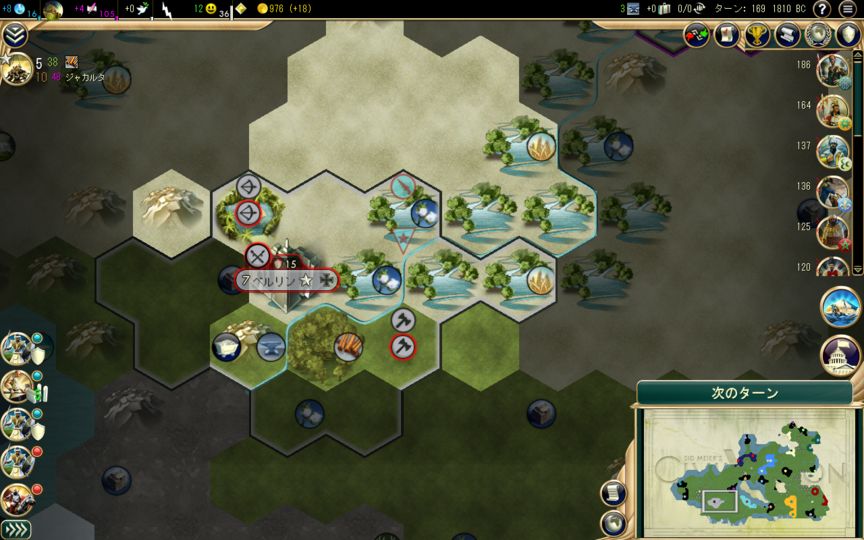The height and width of the screenshot is (540, 864).
Task: Click the 次のターン (Next Turn) button
Action: [x=744, y=393]
